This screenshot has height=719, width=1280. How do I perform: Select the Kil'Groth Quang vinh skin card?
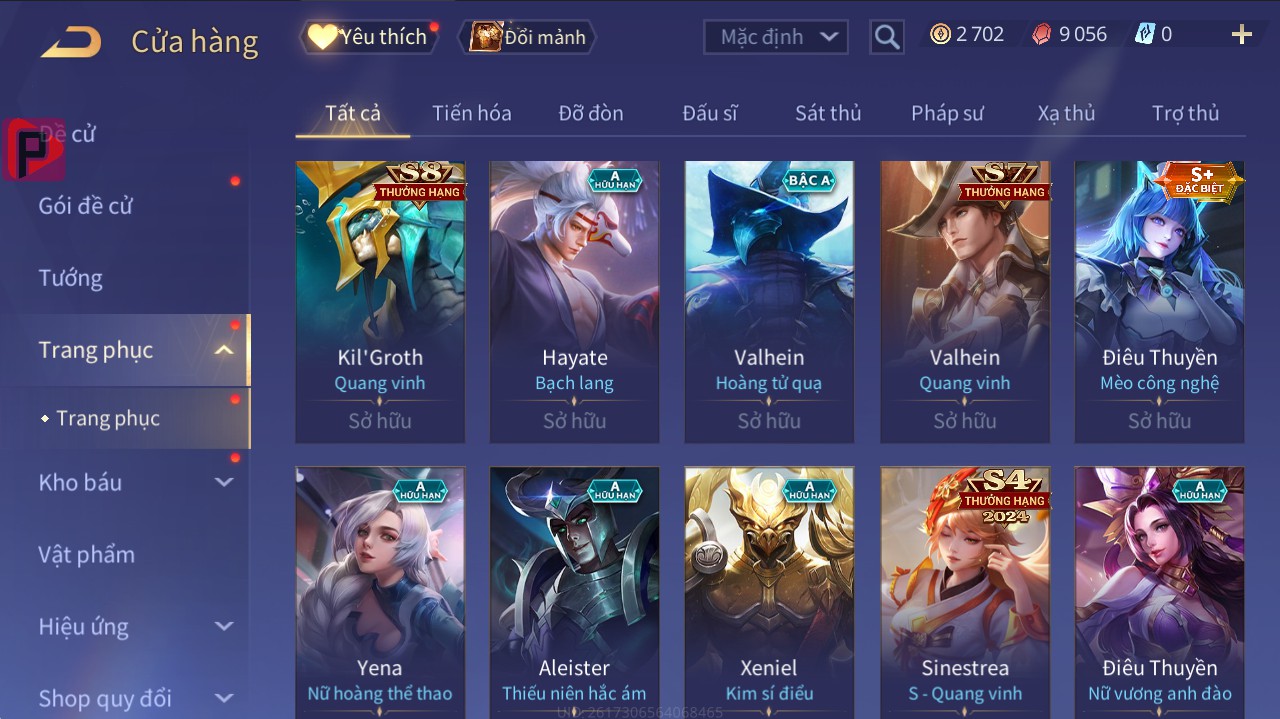coord(380,301)
